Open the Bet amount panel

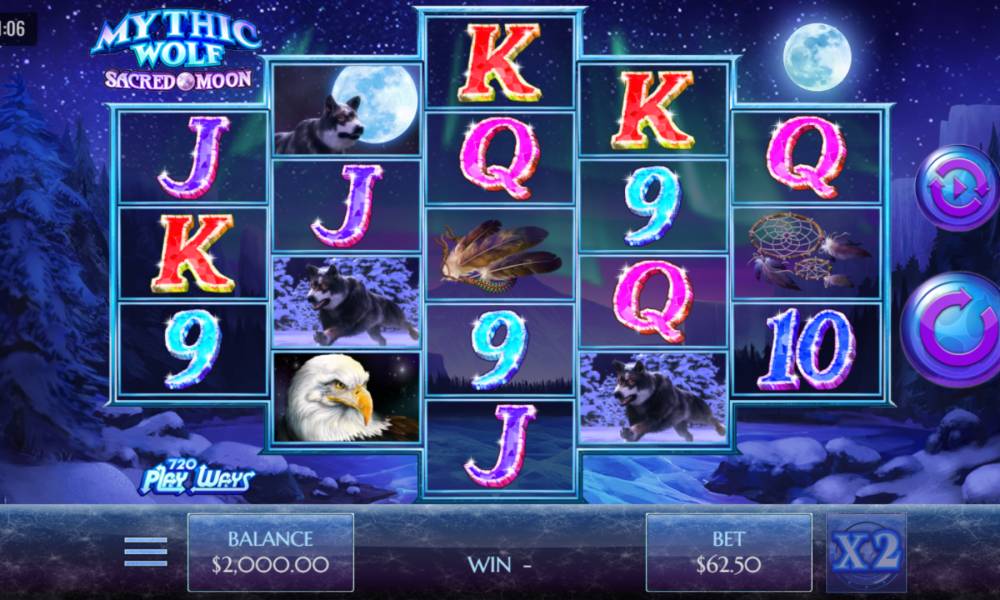[x=728, y=552]
